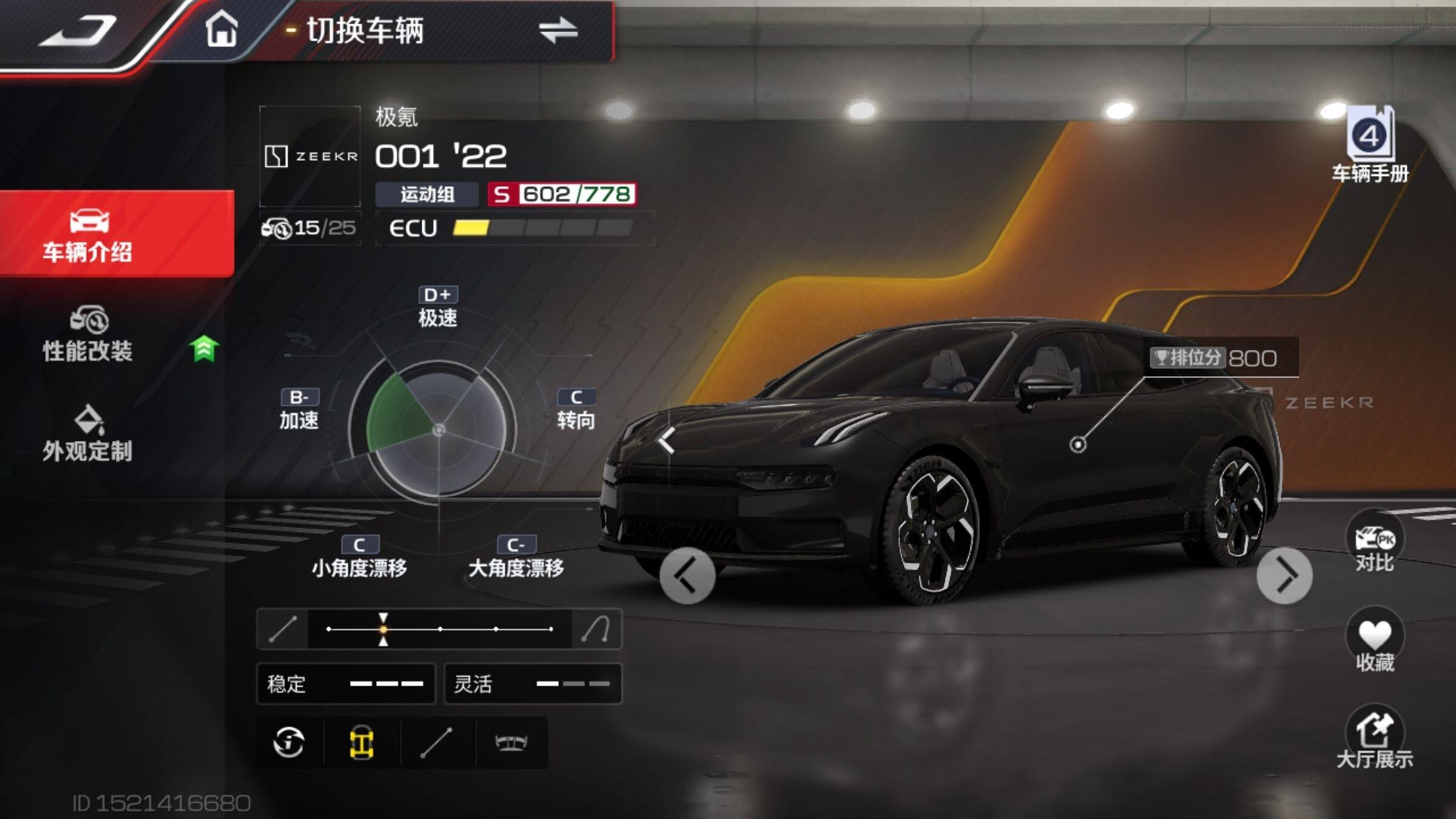Click the circular info icon below stats
The width and height of the screenshot is (1456, 819).
(x=289, y=743)
